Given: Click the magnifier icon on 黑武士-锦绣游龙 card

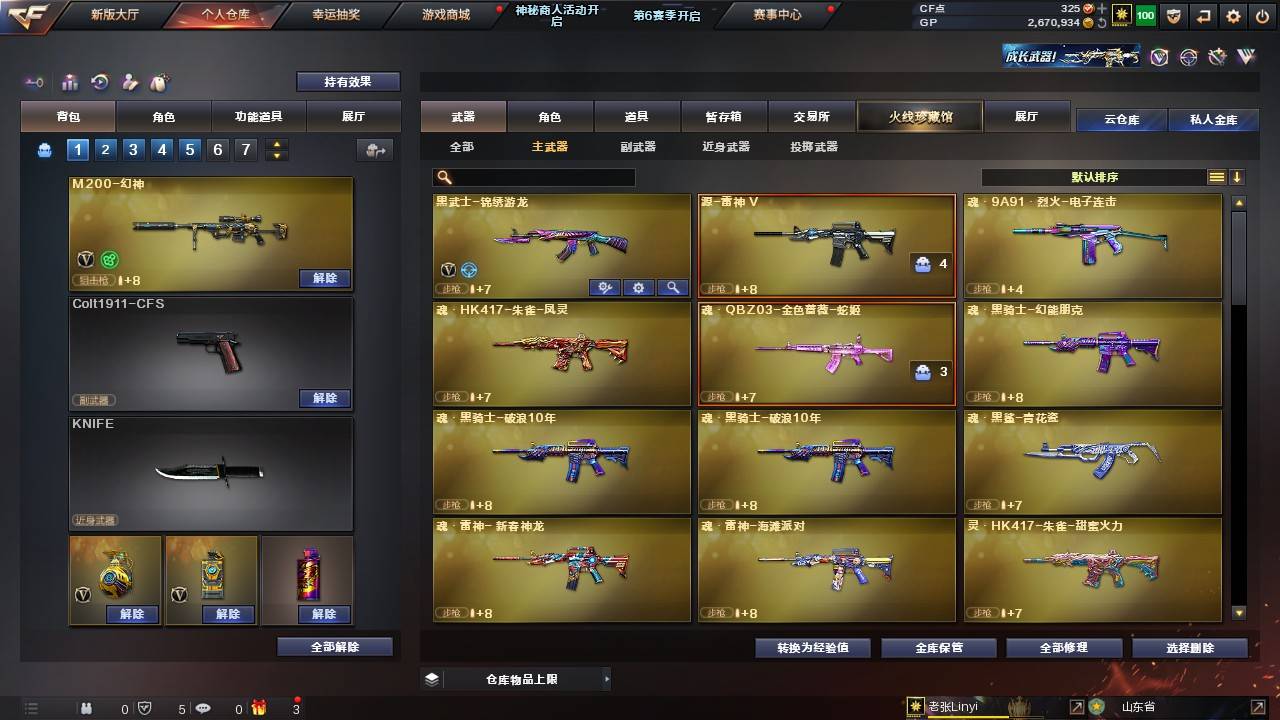Looking at the screenshot, I should (673, 287).
